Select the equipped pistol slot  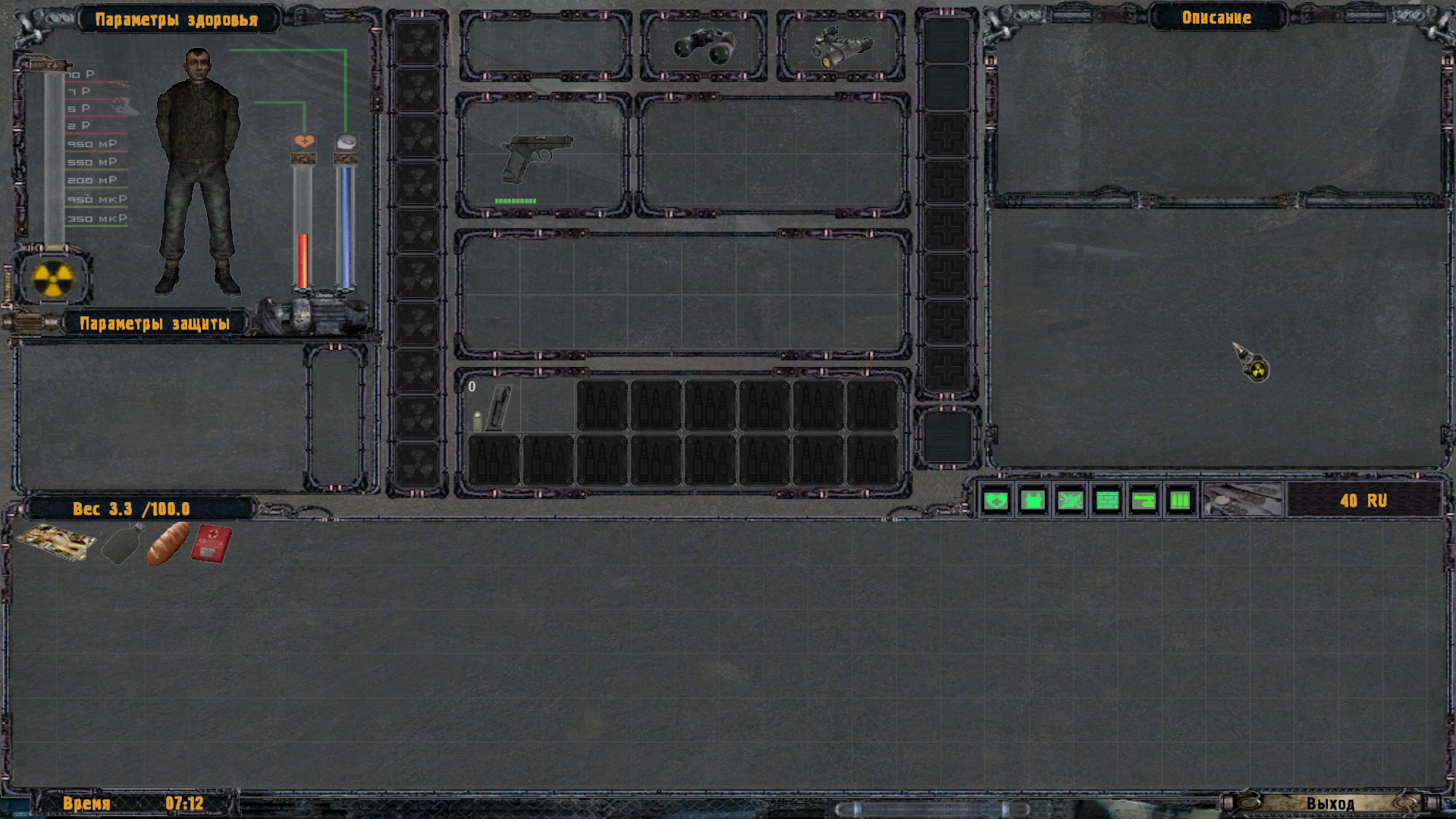coord(541,154)
